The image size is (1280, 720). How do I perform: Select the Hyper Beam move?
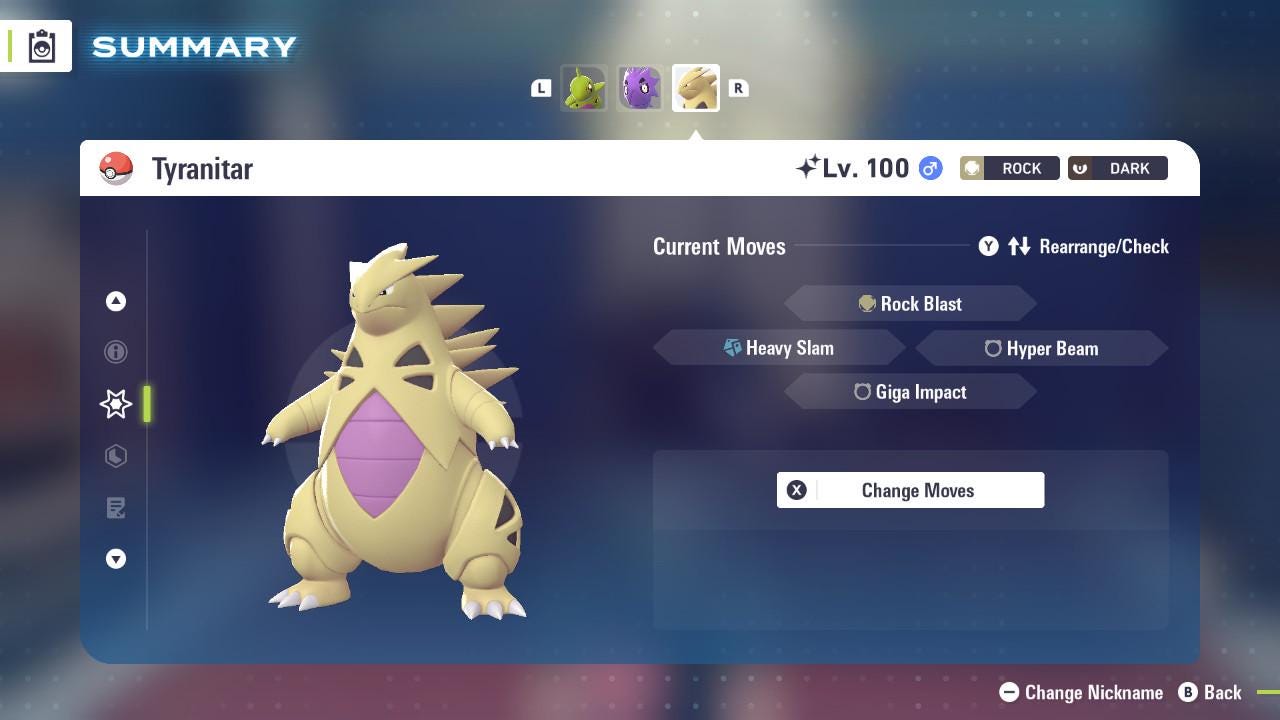pos(1043,348)
